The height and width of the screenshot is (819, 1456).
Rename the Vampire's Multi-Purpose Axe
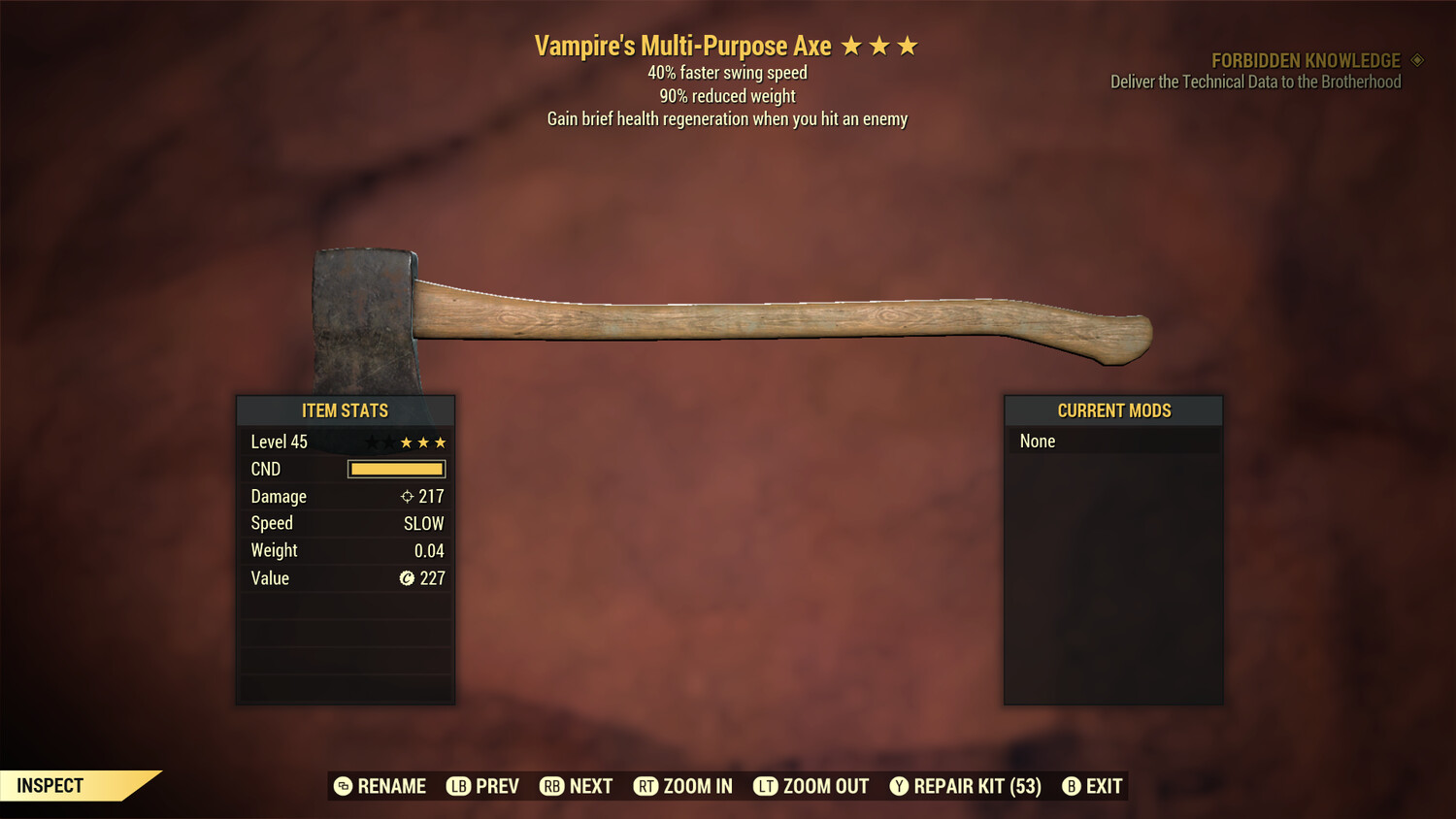coord(381,786)
